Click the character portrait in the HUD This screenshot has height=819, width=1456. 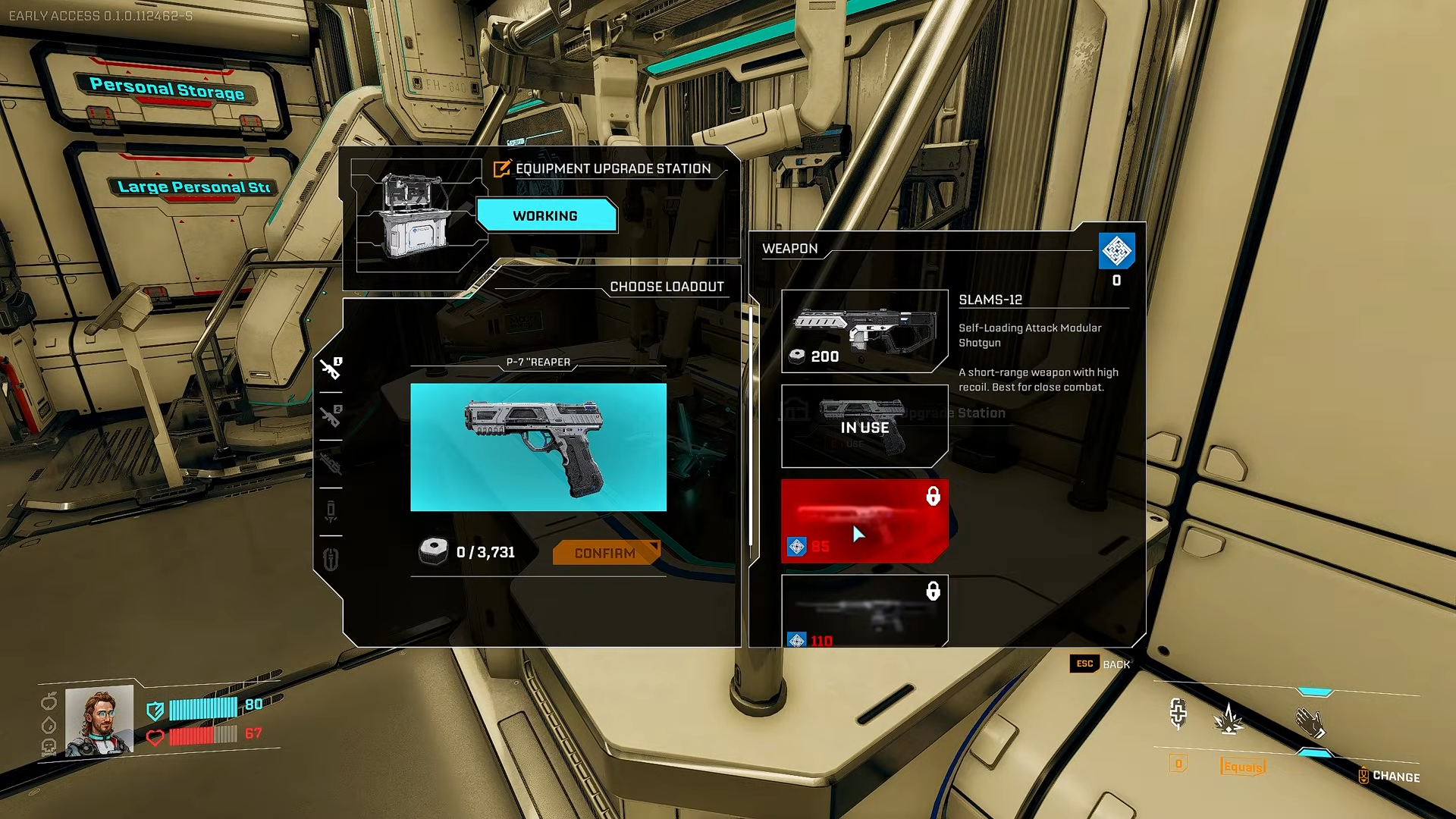(x=99, y=720)
